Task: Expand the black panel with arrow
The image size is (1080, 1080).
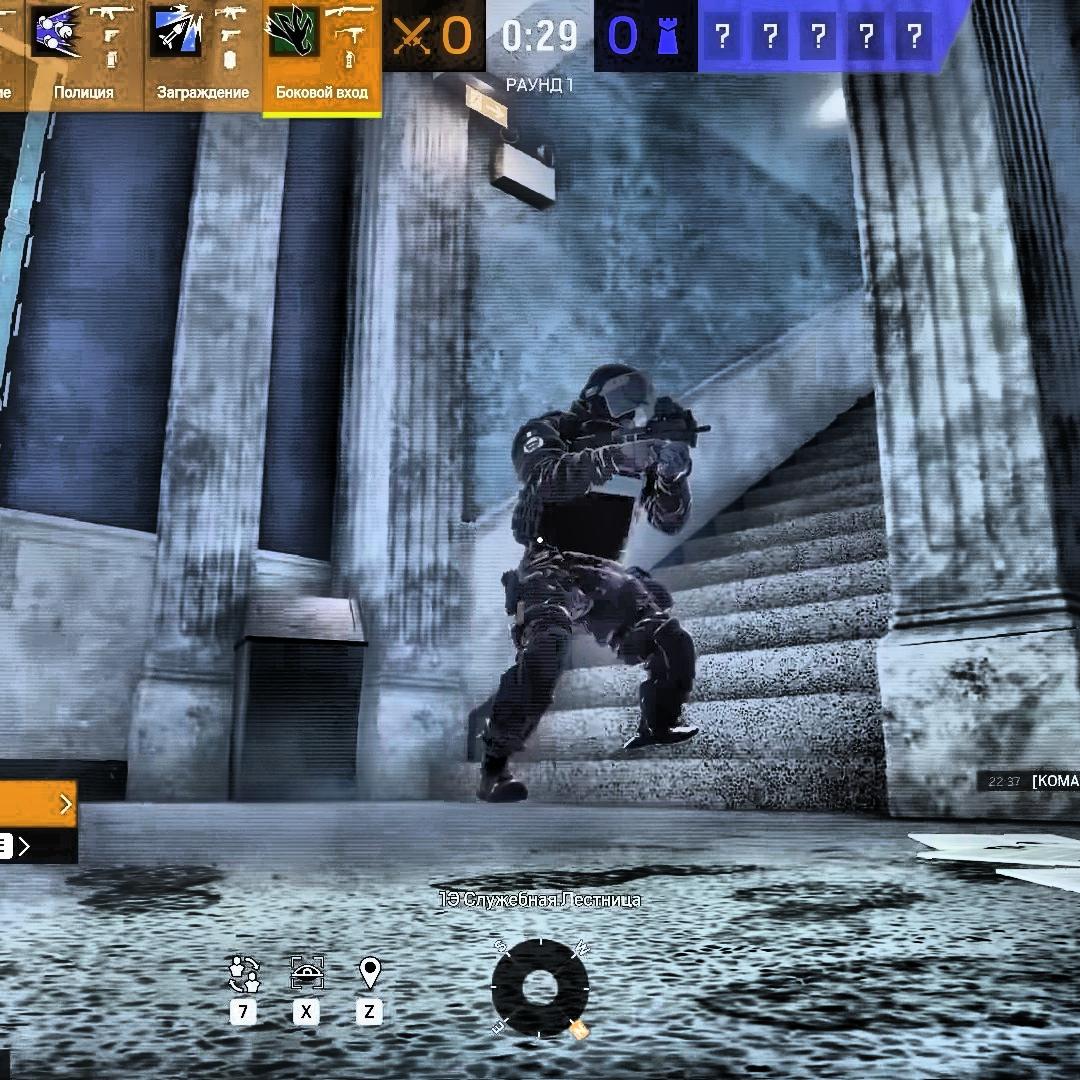Action: point(22,847)
